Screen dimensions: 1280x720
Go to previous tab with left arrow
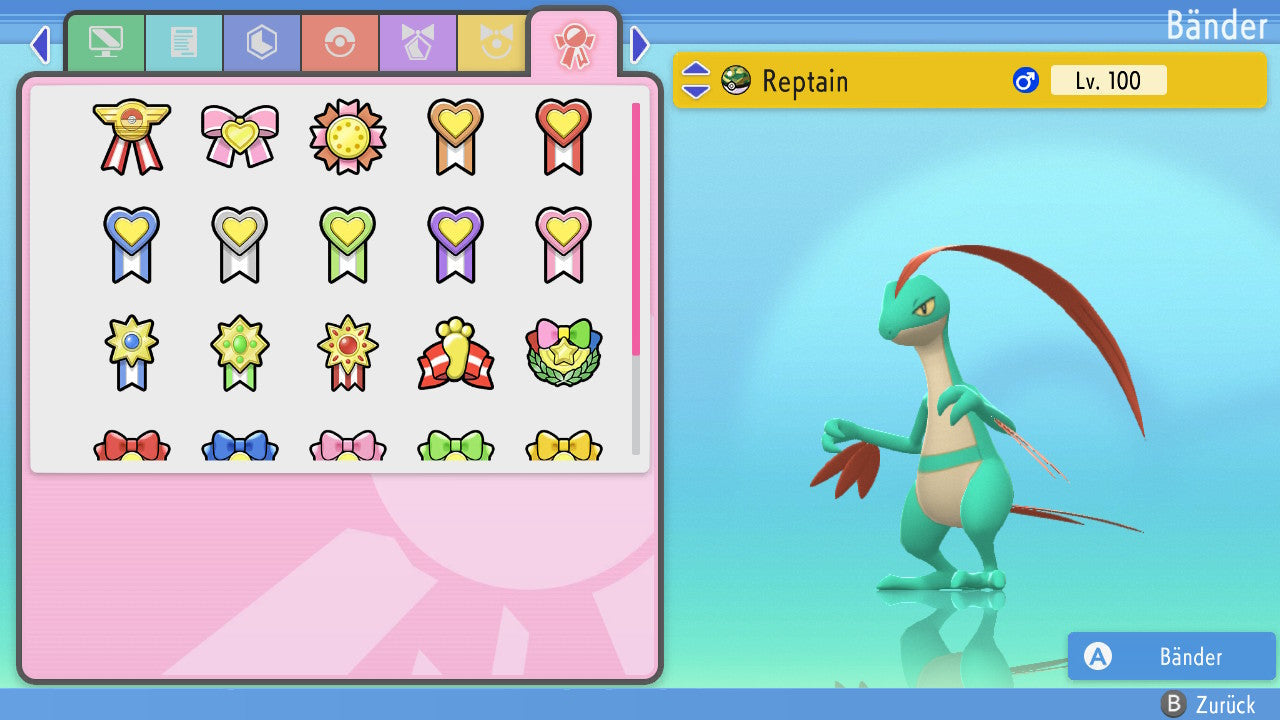[40, 44]
